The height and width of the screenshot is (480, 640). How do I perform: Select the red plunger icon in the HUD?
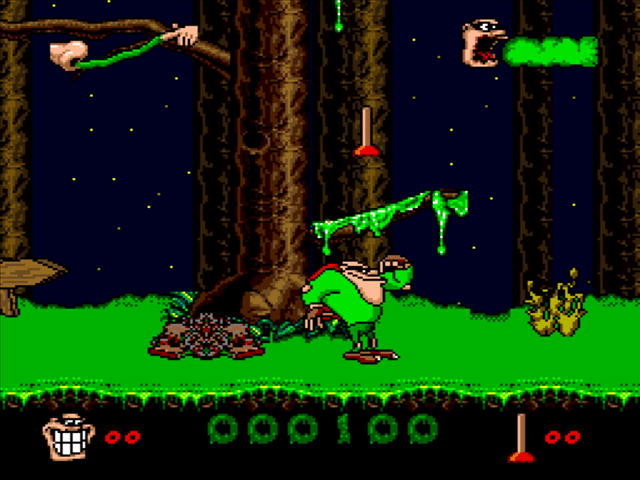(x=520, y=438)
